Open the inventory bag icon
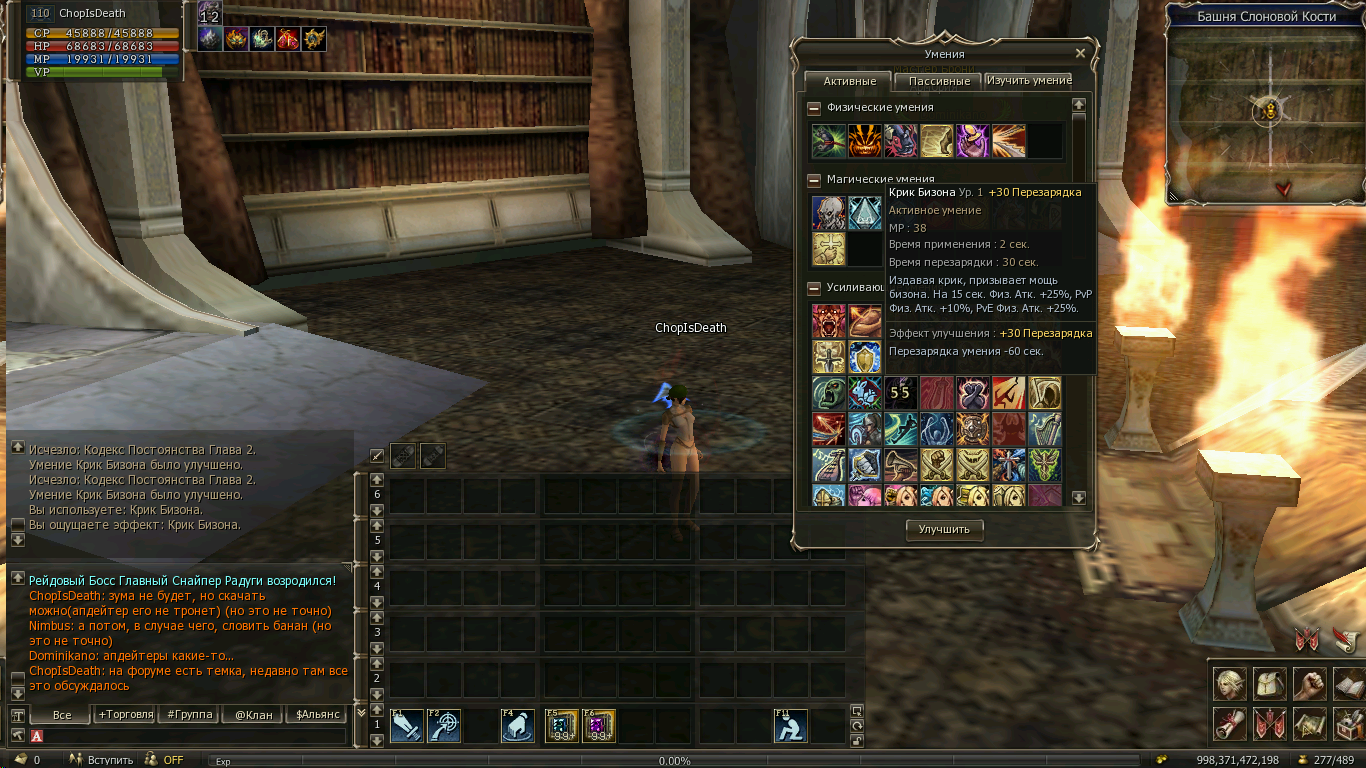Image resolution: width=1366 pixels, height=768 pixels. click(x=1269, y=684)
